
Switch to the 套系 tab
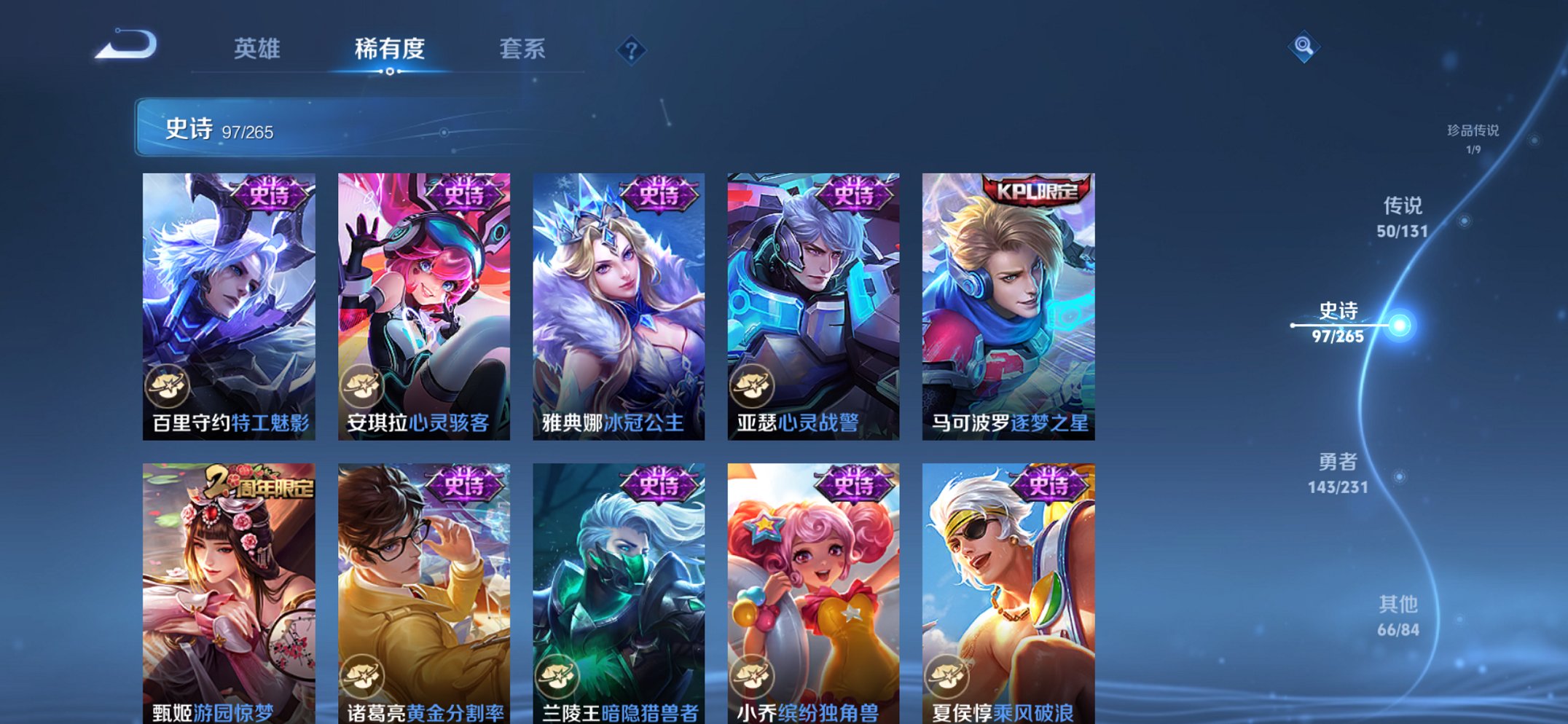click(523, 50)
